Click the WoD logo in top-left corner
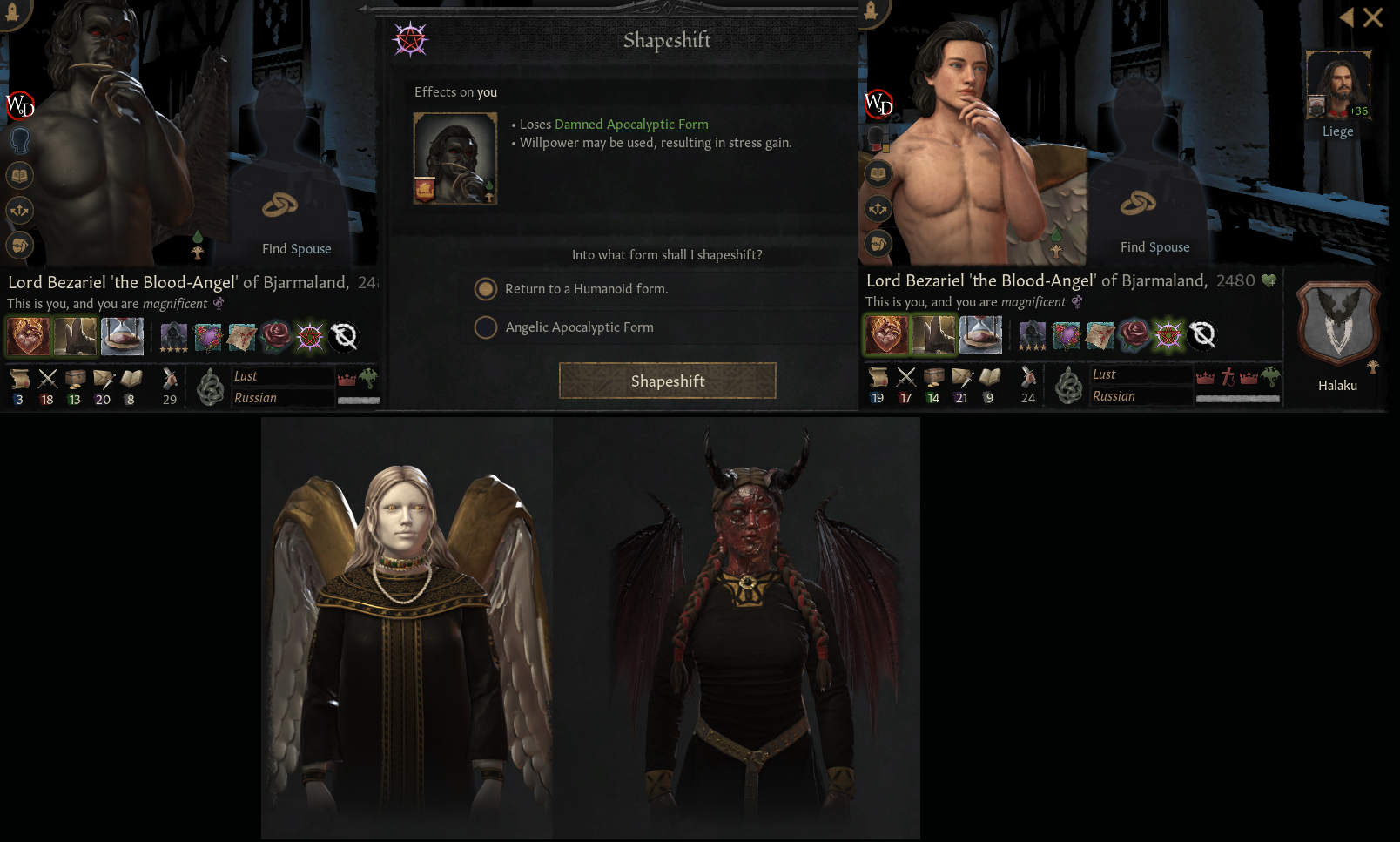The image size is (1400, 842). tap(19, 106)
